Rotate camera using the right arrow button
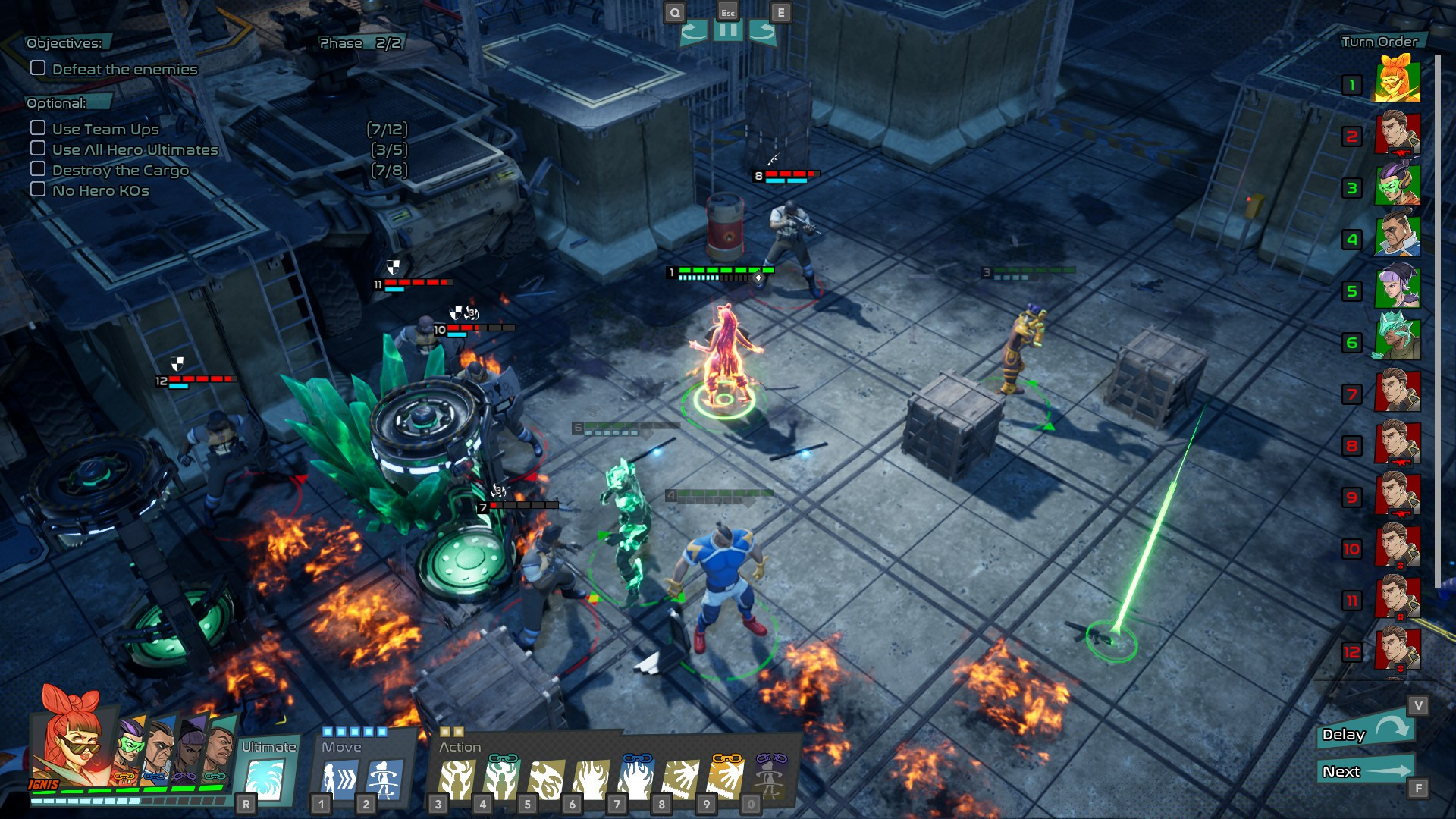This screenshot has width=1456, height=819. (762, 31)
